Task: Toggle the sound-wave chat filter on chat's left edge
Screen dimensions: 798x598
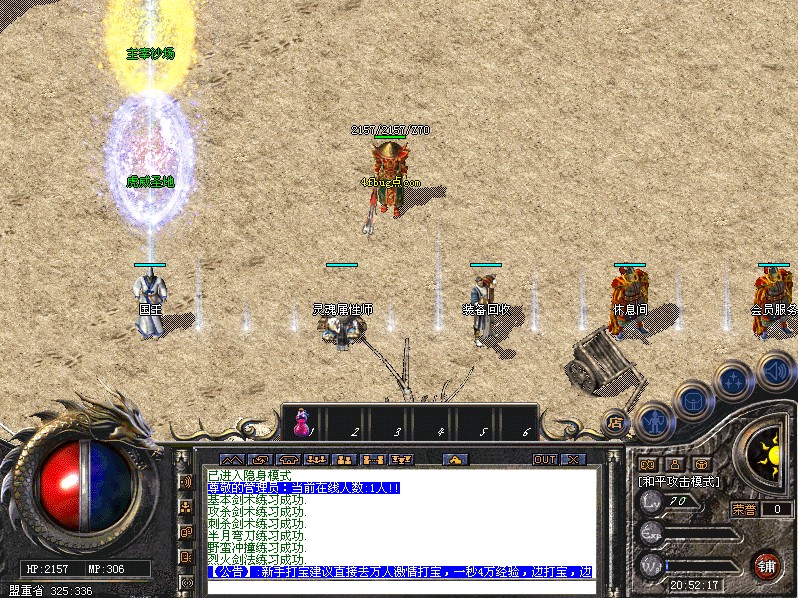Action: pyautogui.click(x=186, y=482)
